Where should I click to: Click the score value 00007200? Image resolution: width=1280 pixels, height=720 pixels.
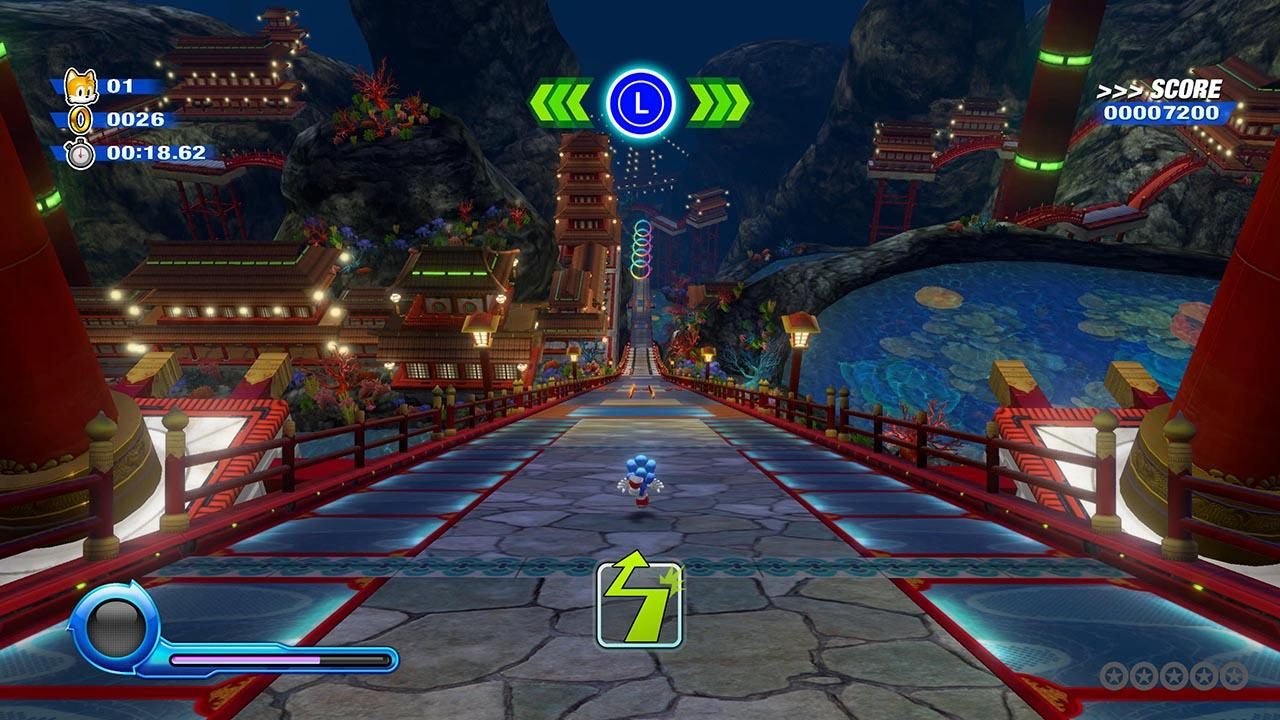[1163, 113]
